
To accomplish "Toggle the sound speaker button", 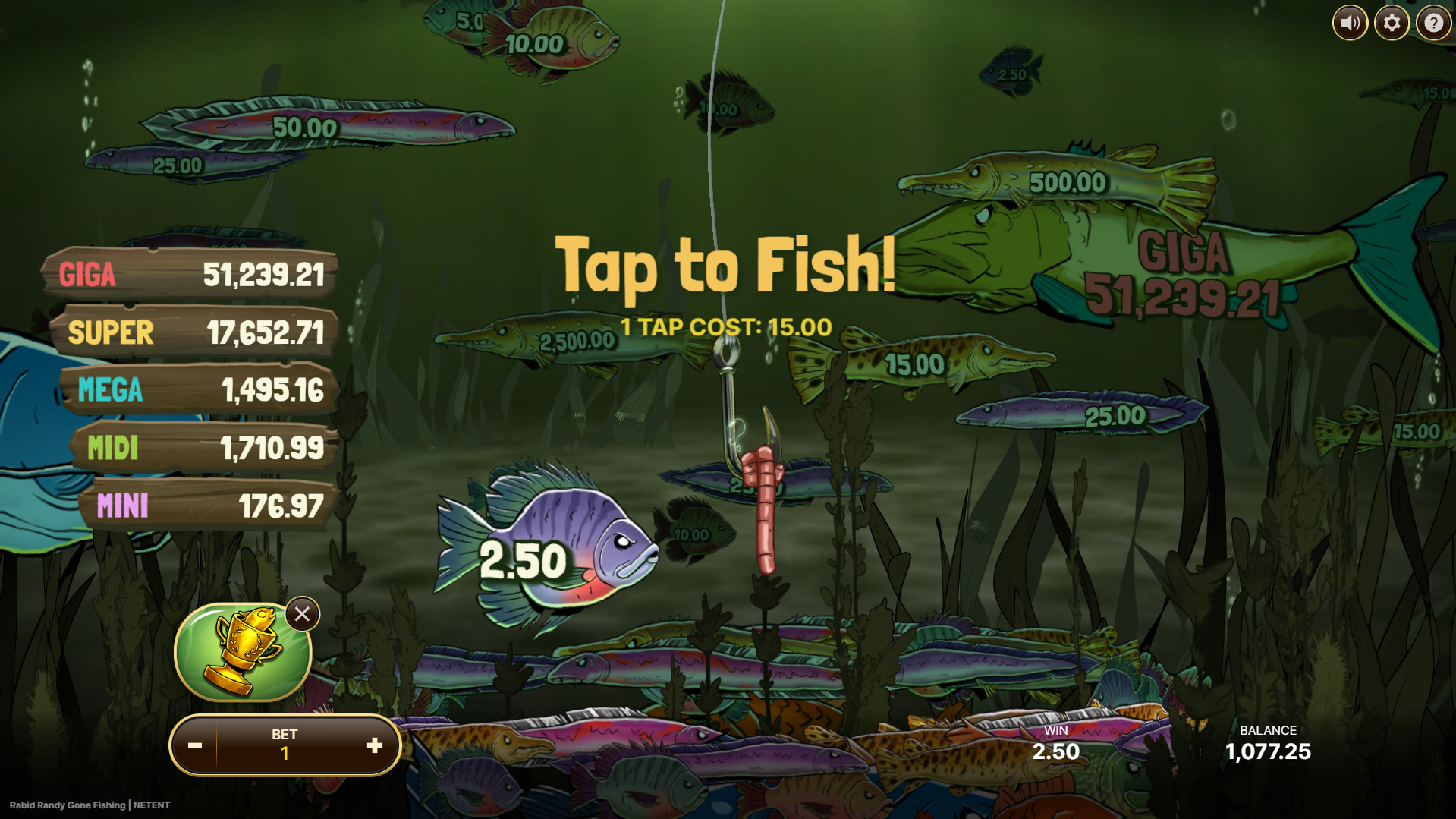I will (x=1350, y=24).
